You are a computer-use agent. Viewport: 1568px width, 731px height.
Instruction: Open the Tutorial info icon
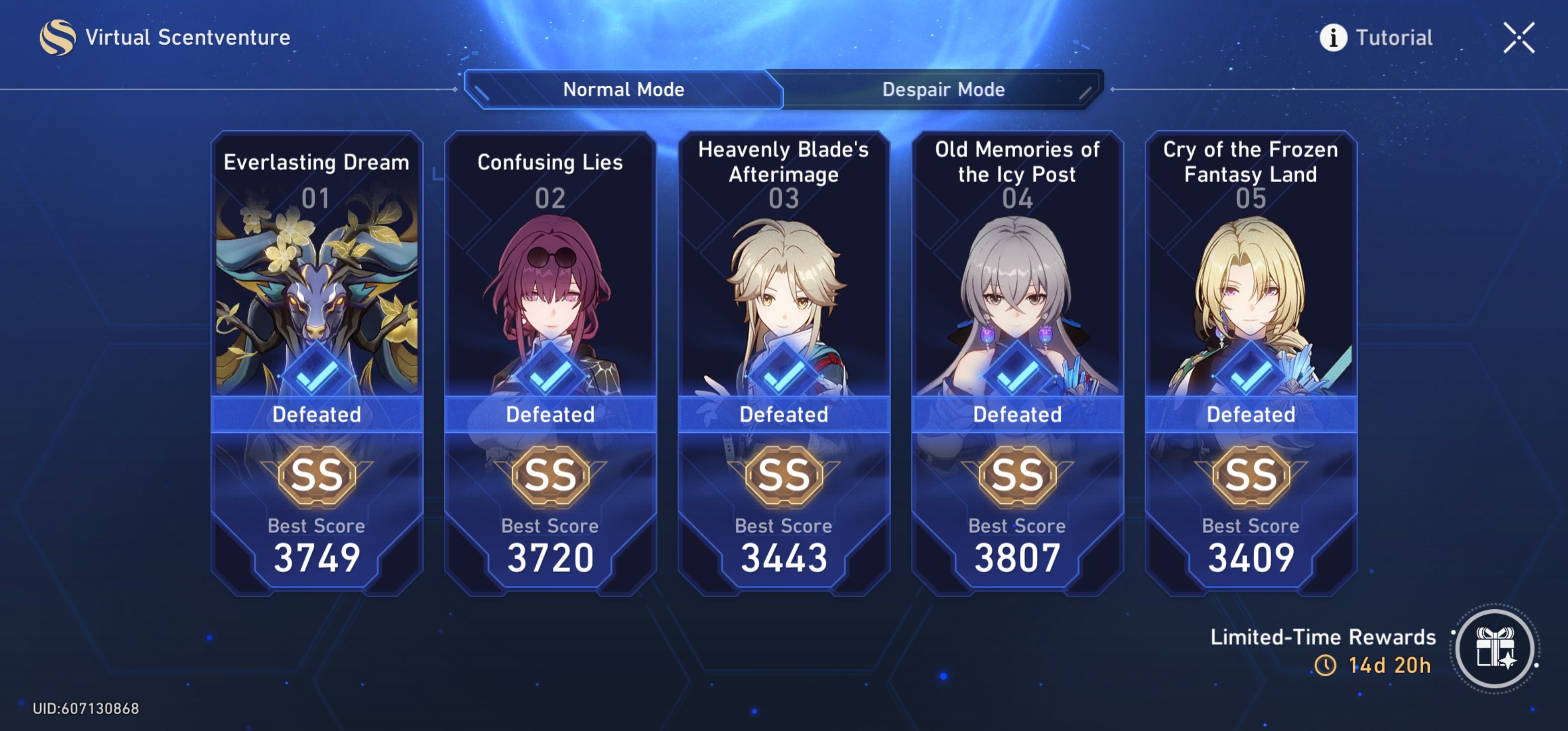[1333, 38]
